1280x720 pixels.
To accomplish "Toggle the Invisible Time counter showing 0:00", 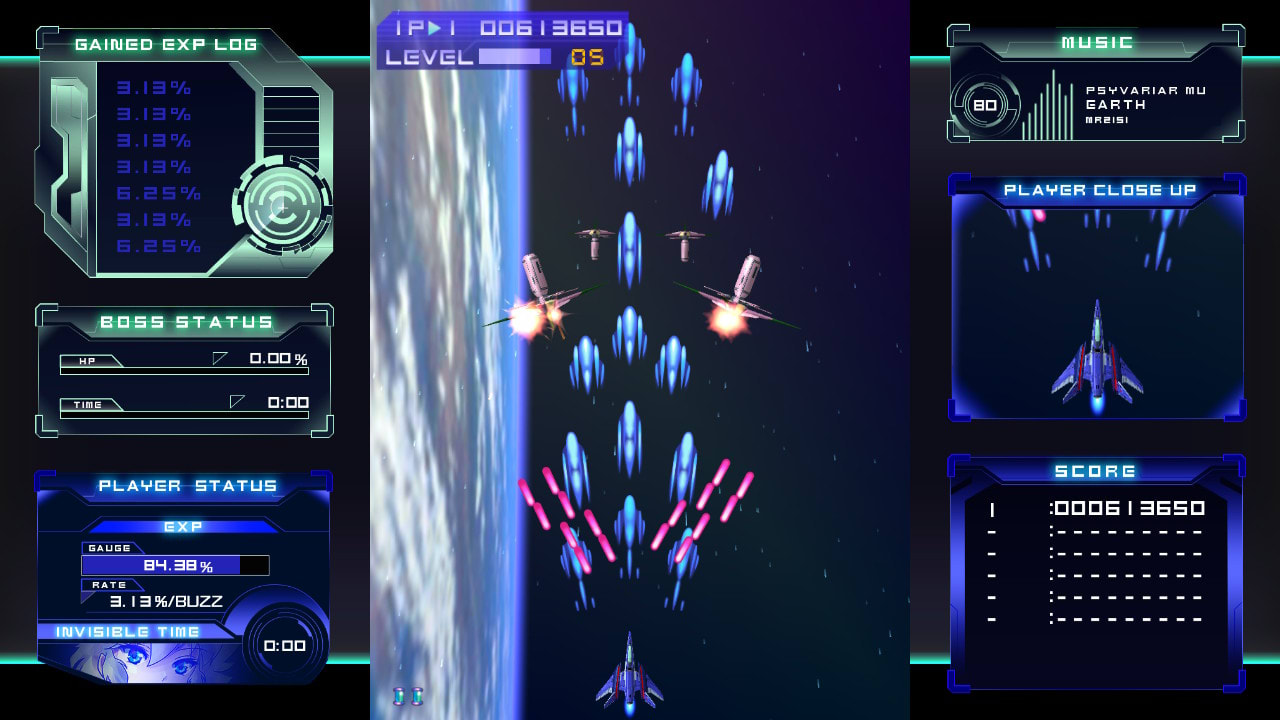I will (284, 646).
